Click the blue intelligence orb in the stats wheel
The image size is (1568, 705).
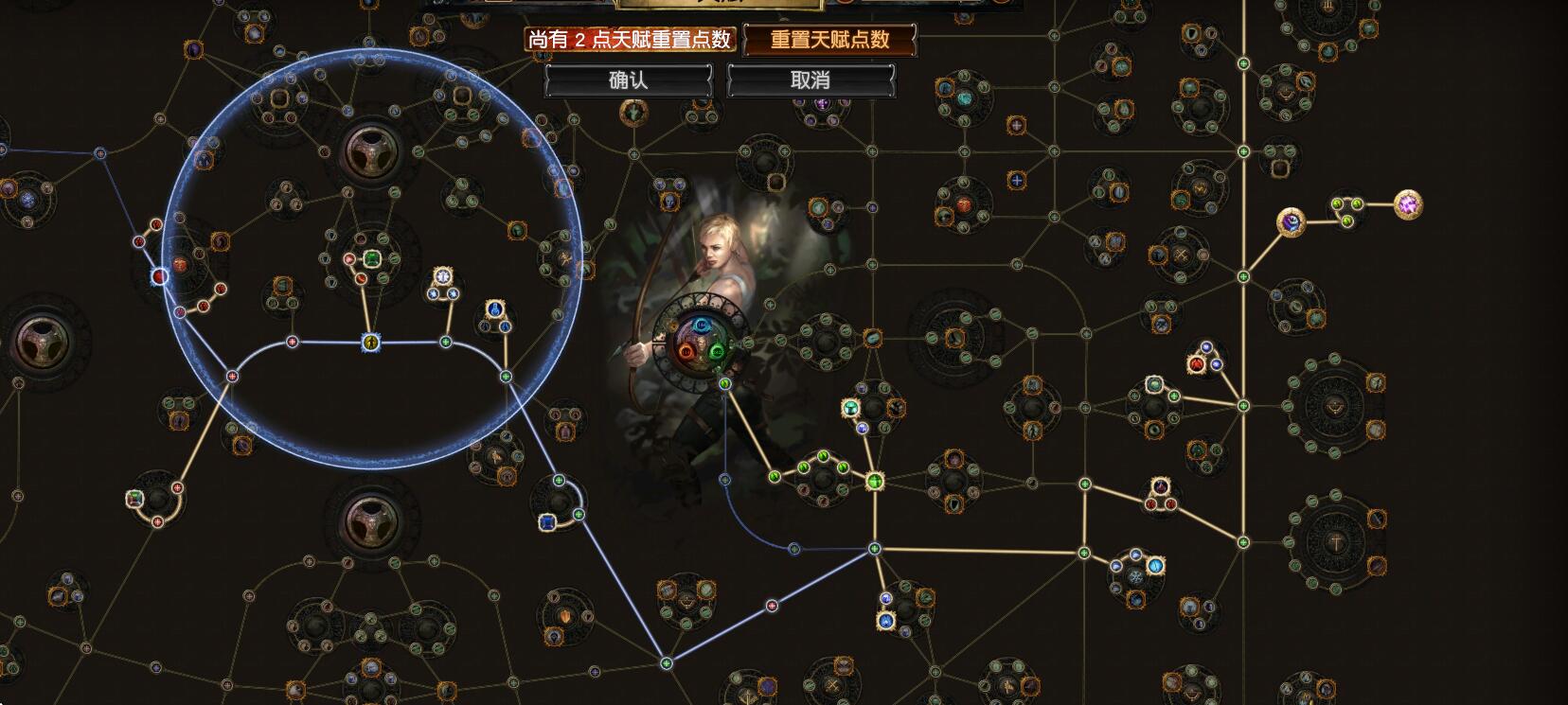(x=701, y=325)
